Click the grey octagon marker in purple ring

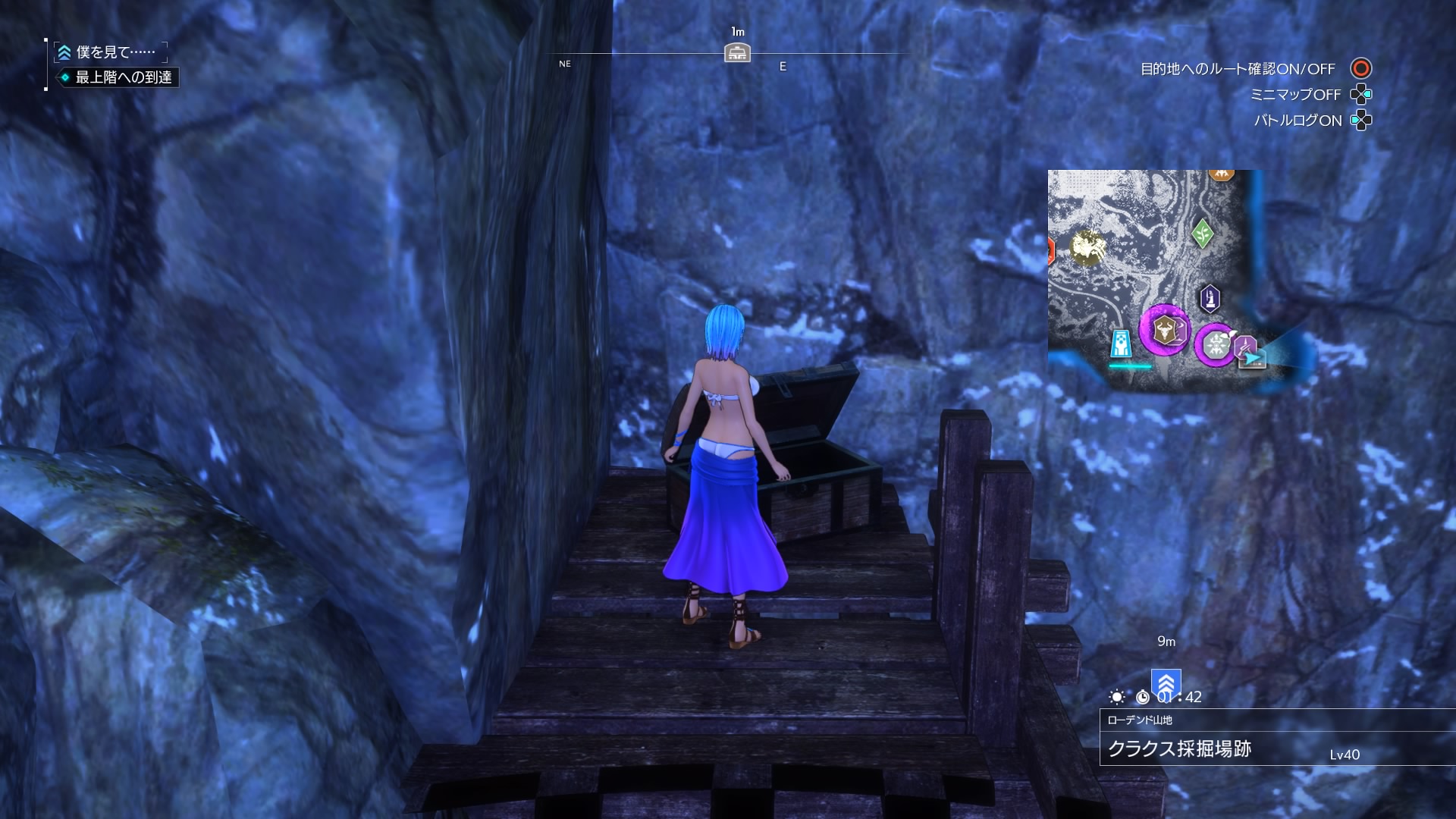click(x=1216, y=345)
